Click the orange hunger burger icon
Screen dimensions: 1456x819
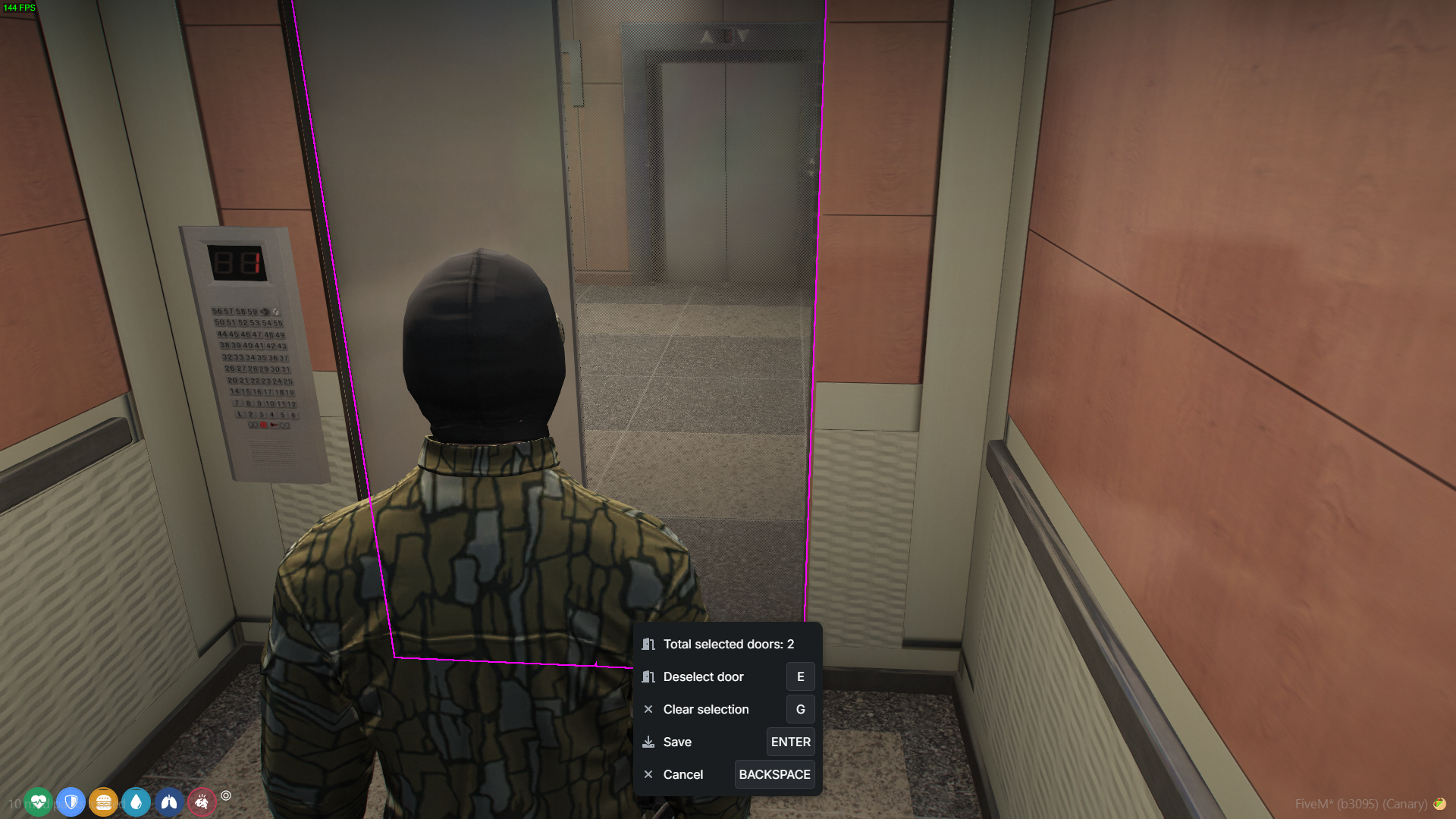pos(104,802)
